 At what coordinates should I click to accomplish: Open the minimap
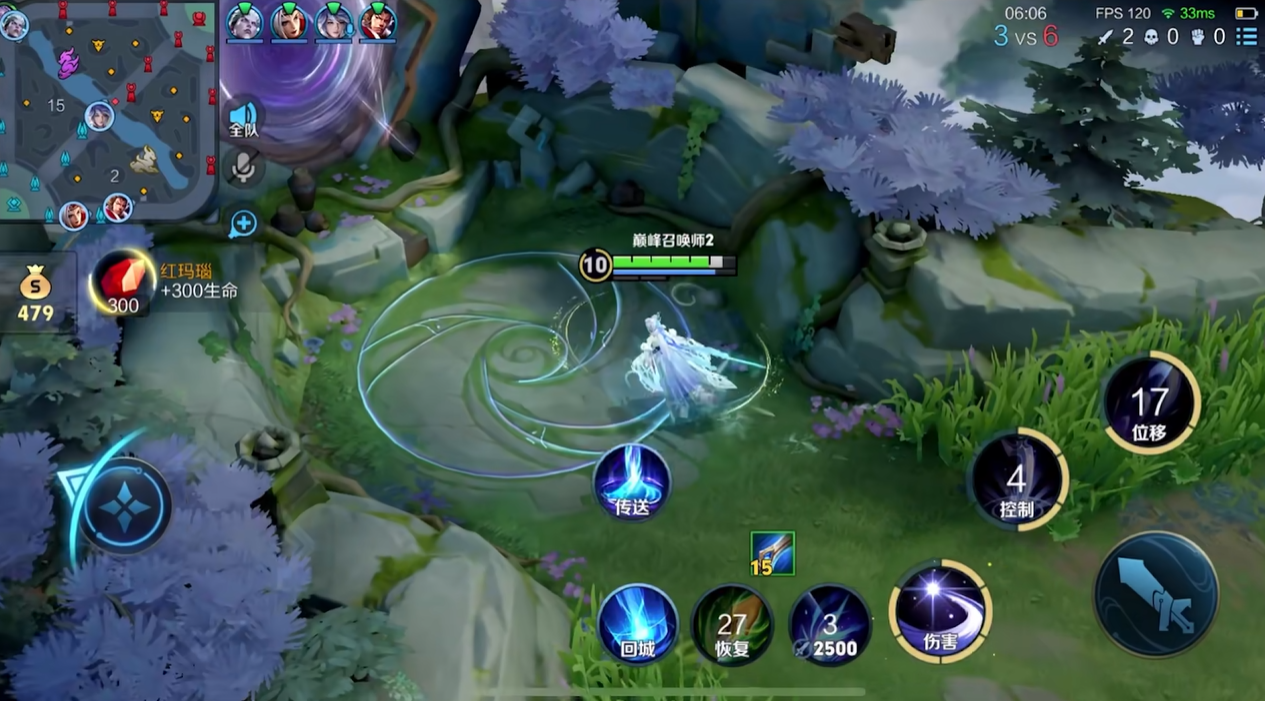tap(108, 110)
